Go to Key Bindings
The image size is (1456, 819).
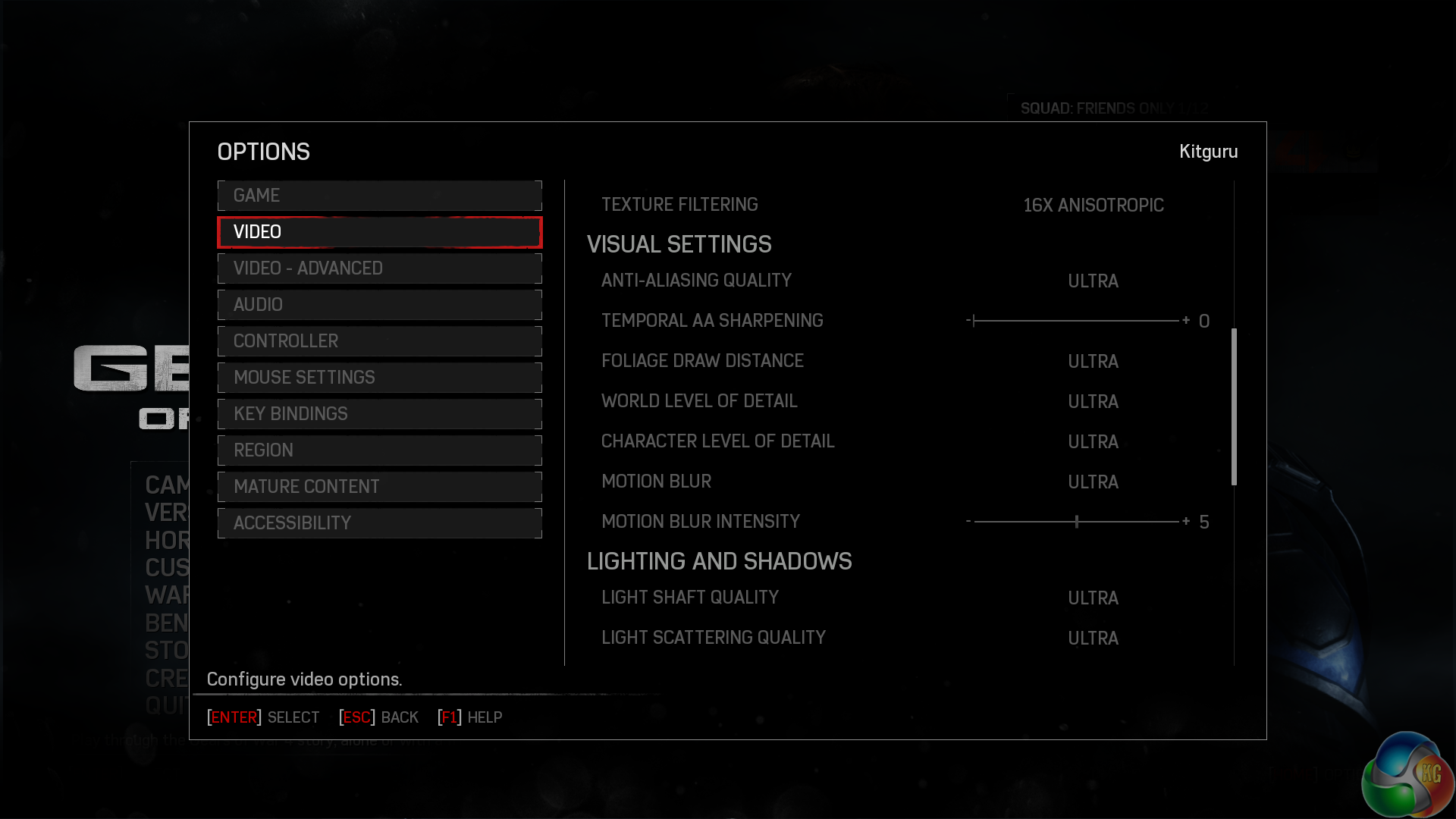point(379,414)
